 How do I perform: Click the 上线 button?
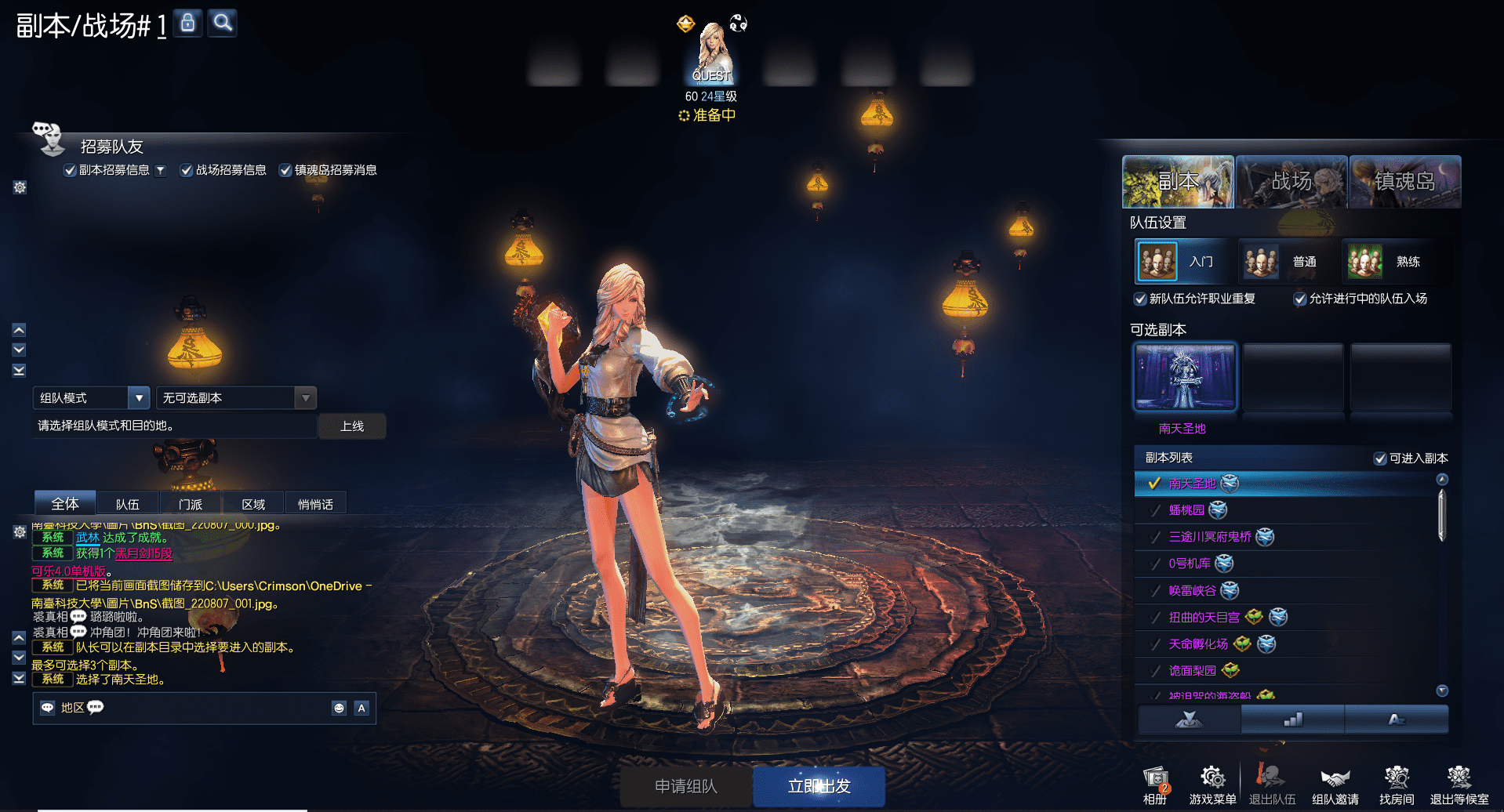pos(352,426)
